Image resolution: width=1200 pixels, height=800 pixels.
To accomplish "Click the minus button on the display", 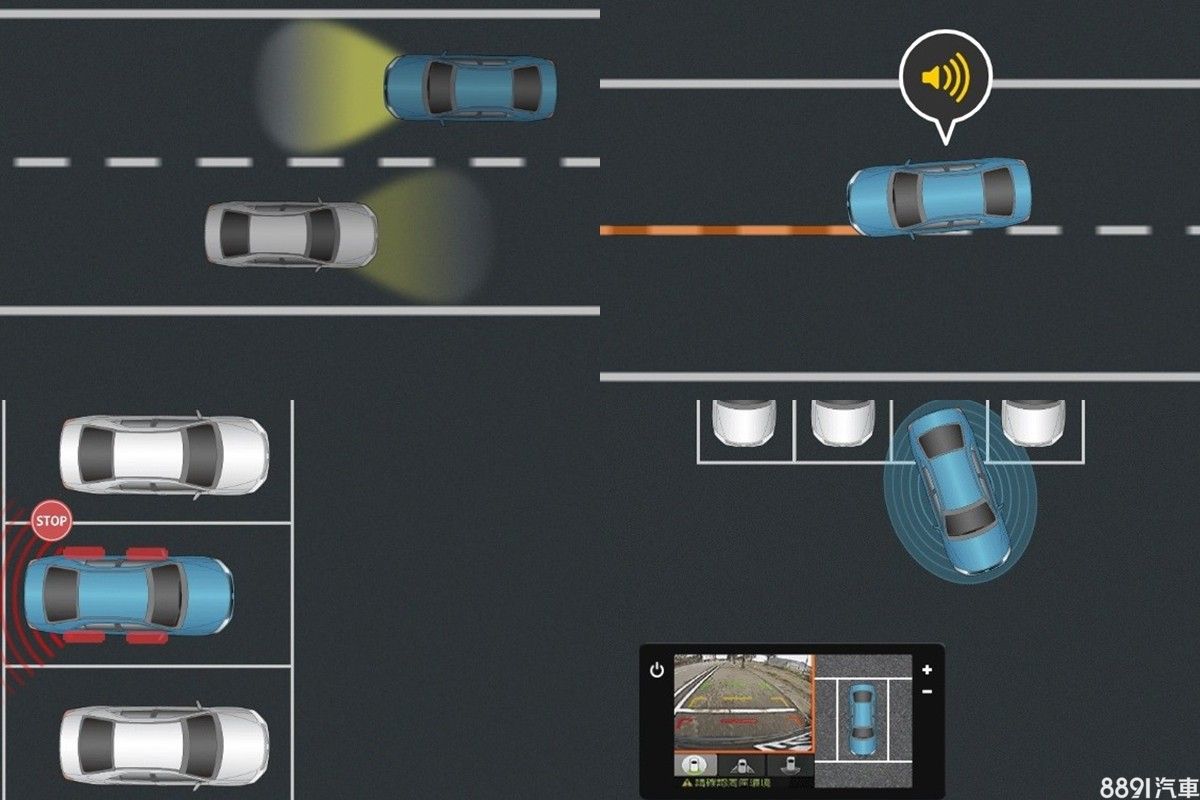I will click(x=927, y=691).
